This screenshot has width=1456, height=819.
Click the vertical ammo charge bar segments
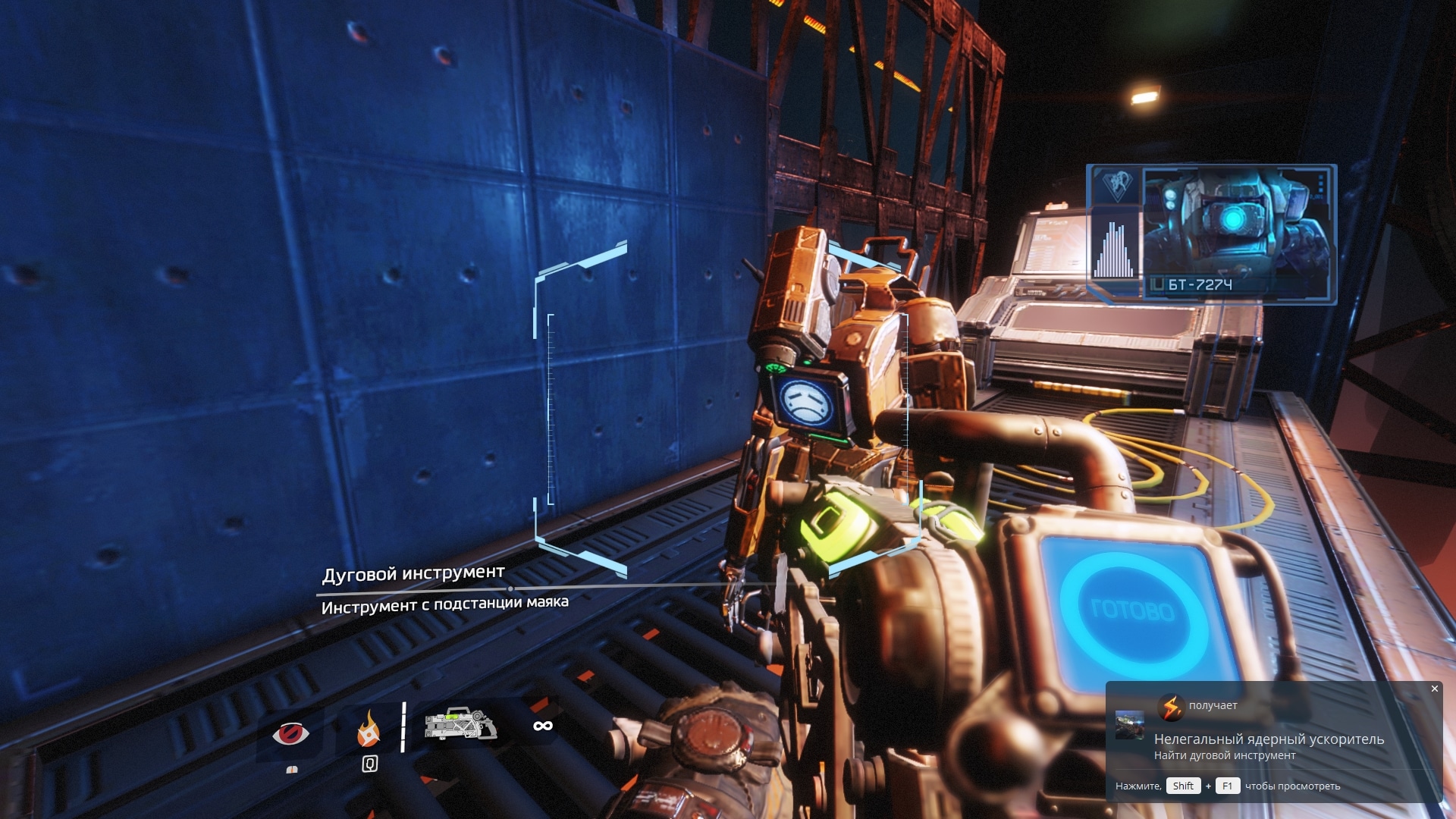404,724
